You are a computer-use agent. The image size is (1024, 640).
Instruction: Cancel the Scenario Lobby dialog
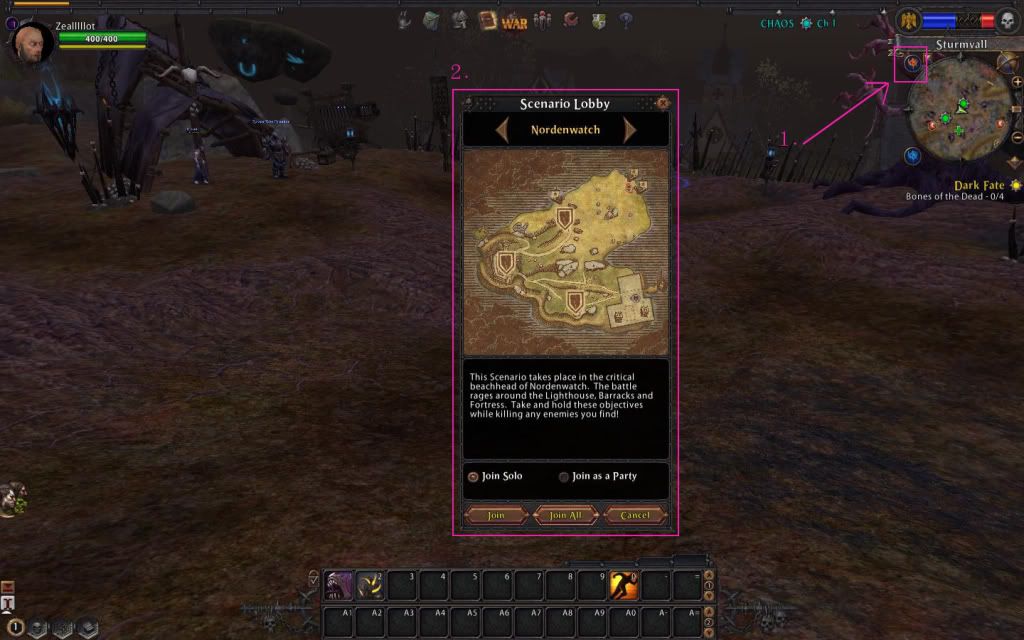tap(635, 515)
